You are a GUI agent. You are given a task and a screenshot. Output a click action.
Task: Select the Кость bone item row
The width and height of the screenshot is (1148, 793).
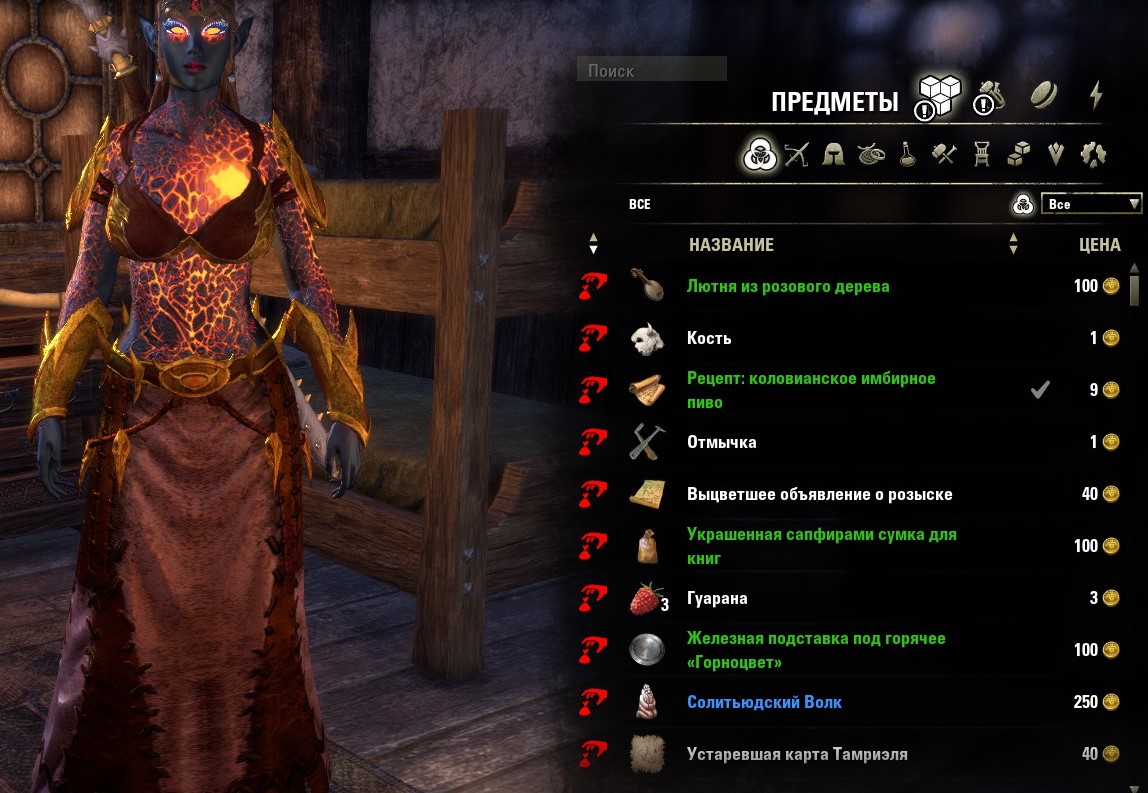709,338
